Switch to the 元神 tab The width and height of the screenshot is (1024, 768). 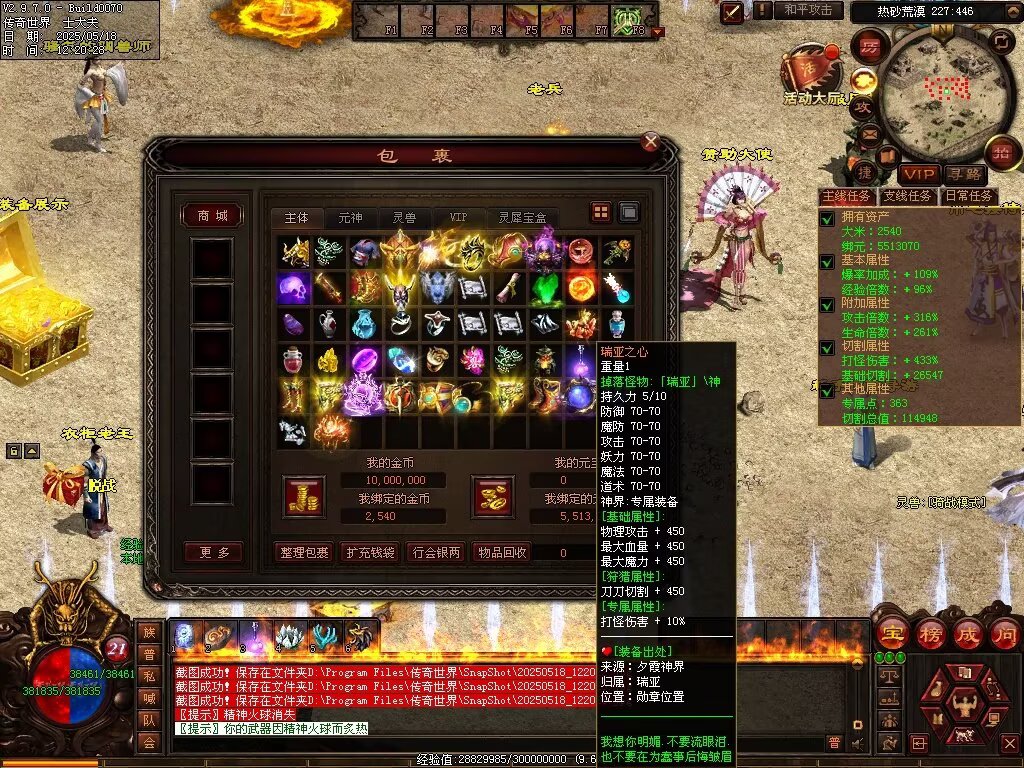coord(350,217)
